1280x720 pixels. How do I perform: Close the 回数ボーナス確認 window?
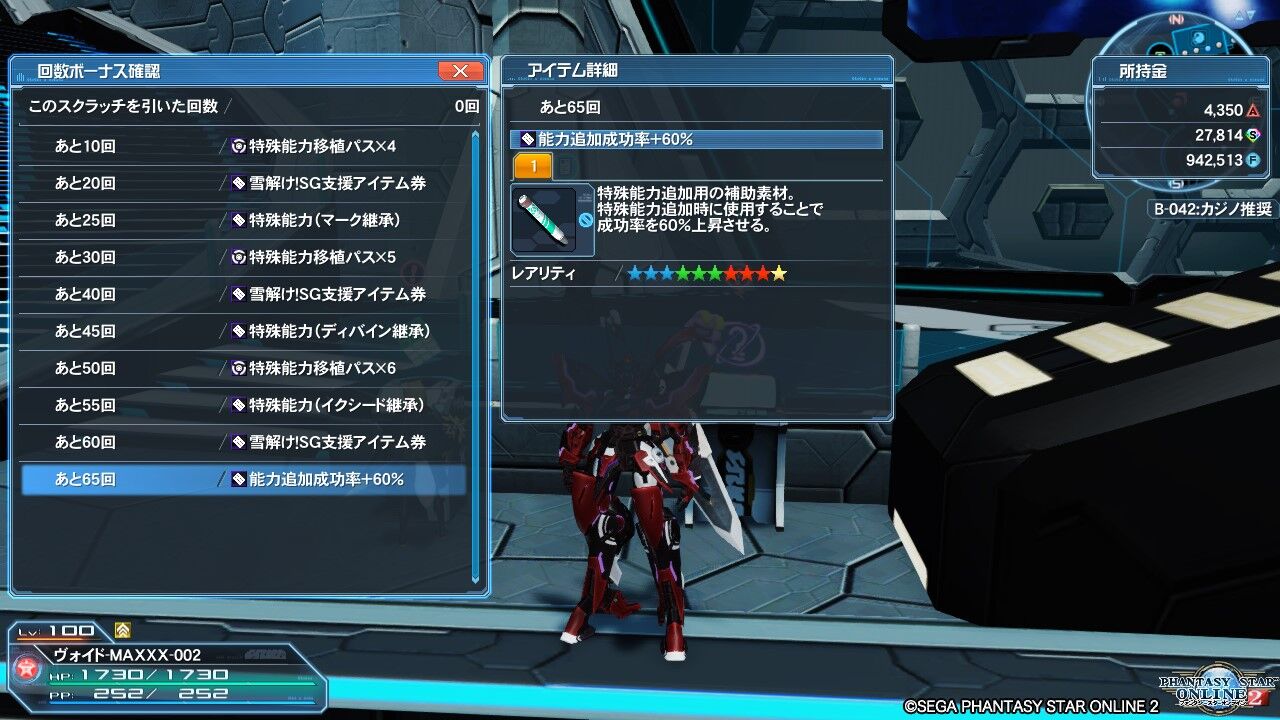[x=459, y=71]
